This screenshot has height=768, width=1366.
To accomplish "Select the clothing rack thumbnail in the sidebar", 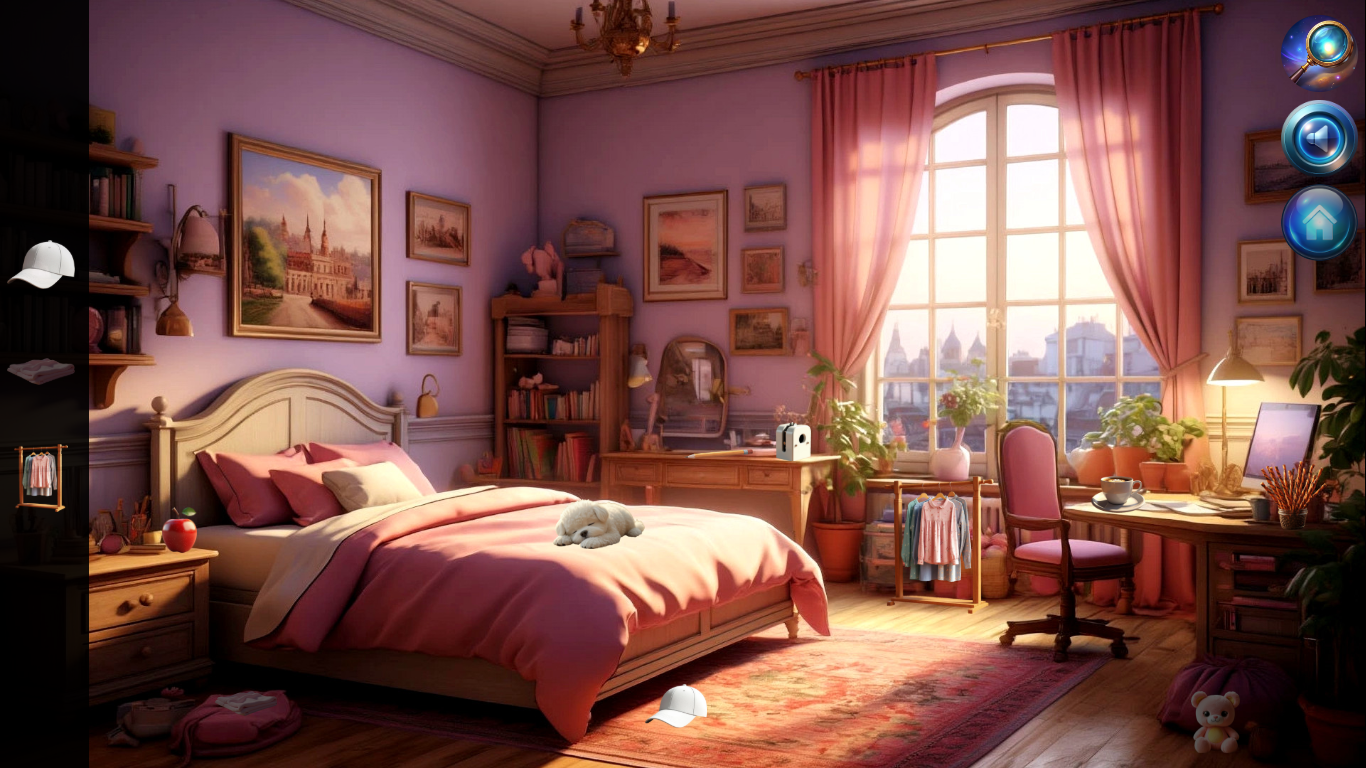I will tap(40, 475).
